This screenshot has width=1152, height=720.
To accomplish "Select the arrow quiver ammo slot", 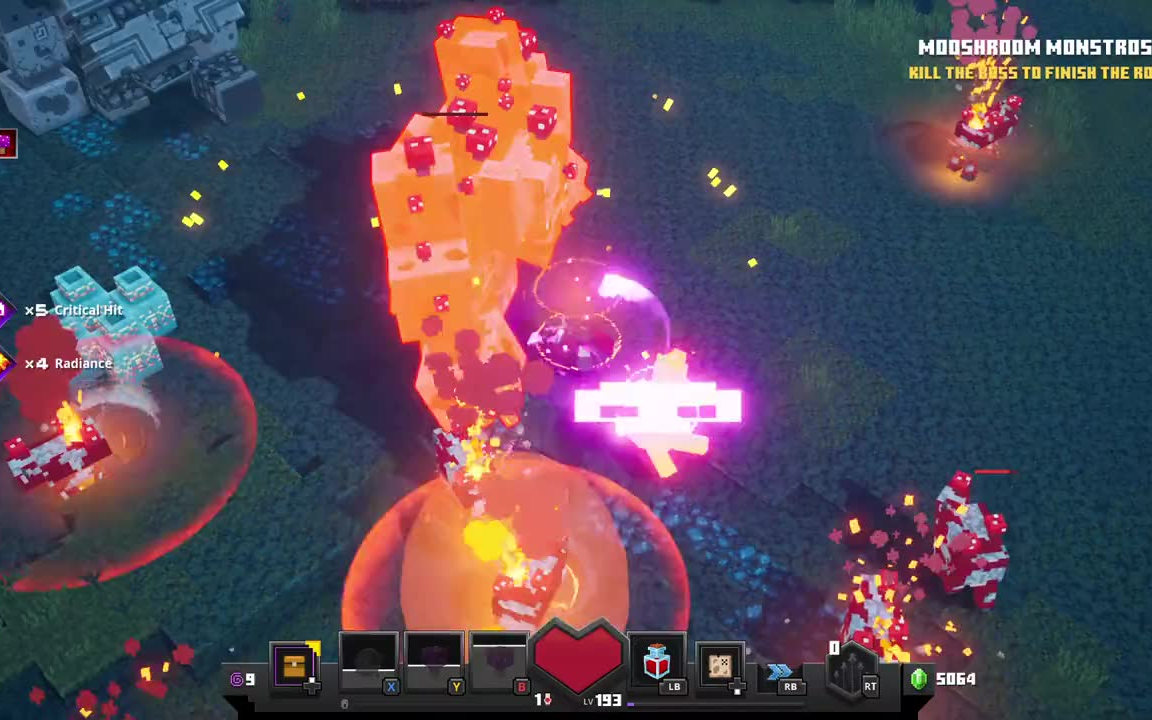I will pos(852,672).
